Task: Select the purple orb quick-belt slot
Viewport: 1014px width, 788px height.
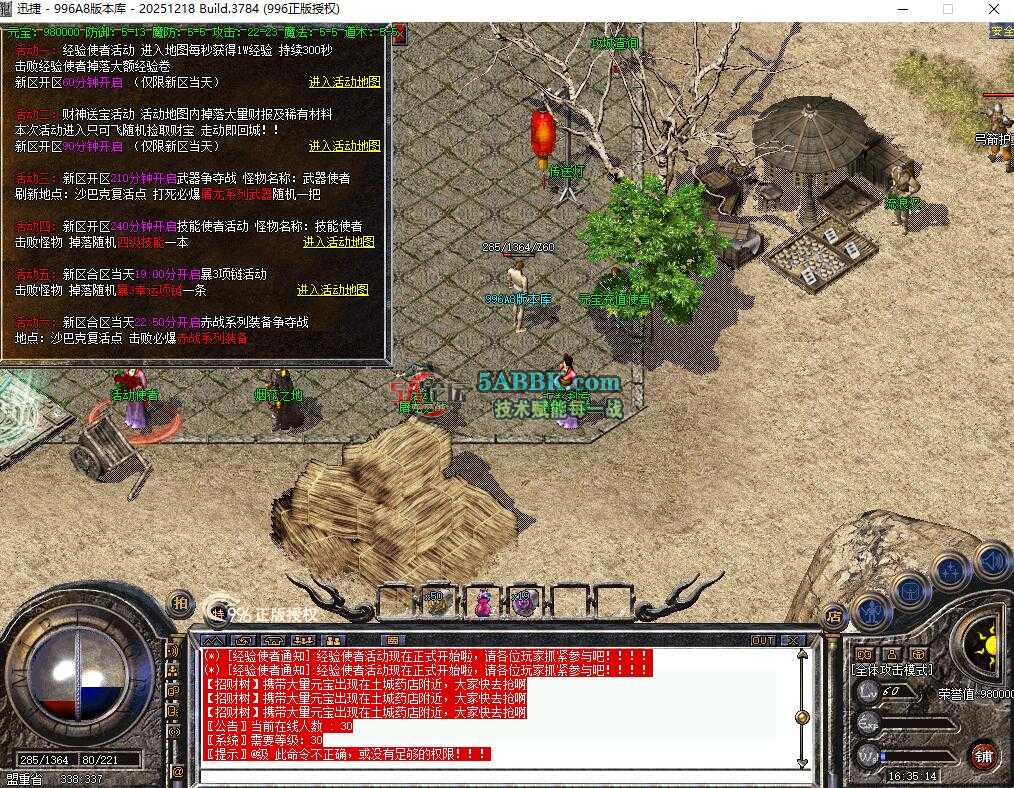Action: click(x=524, y=602)
